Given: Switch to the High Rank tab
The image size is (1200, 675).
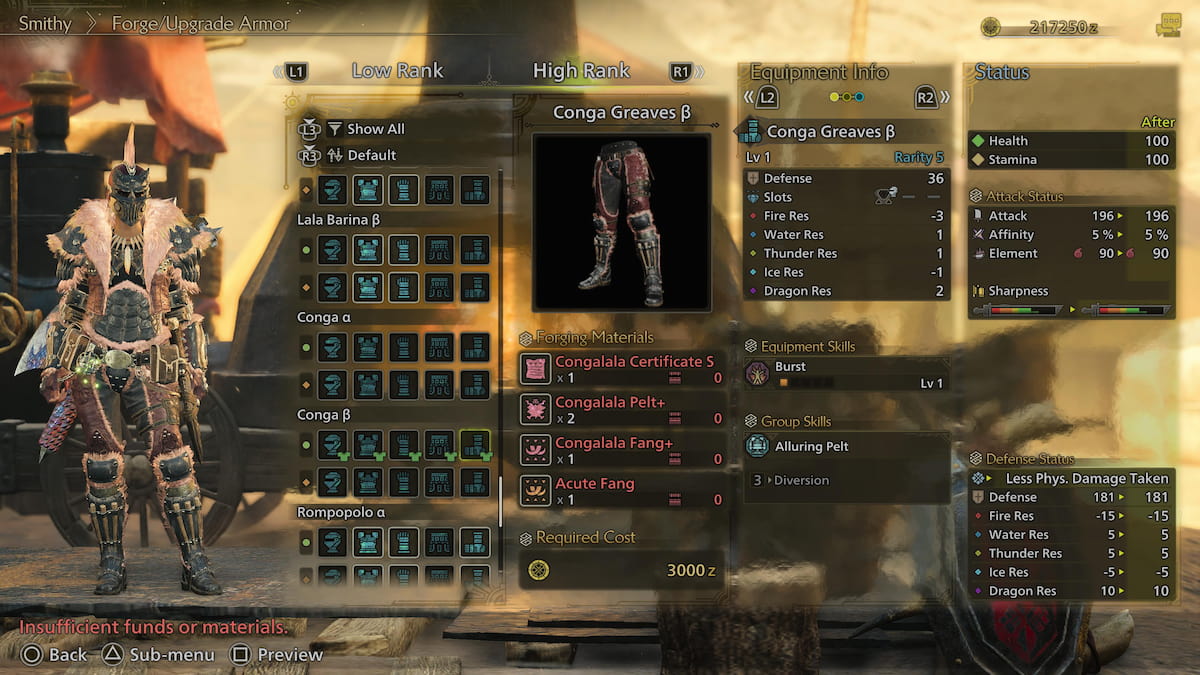Looking at the screenshot, I should pyautogui.click(x=581, y=71).
